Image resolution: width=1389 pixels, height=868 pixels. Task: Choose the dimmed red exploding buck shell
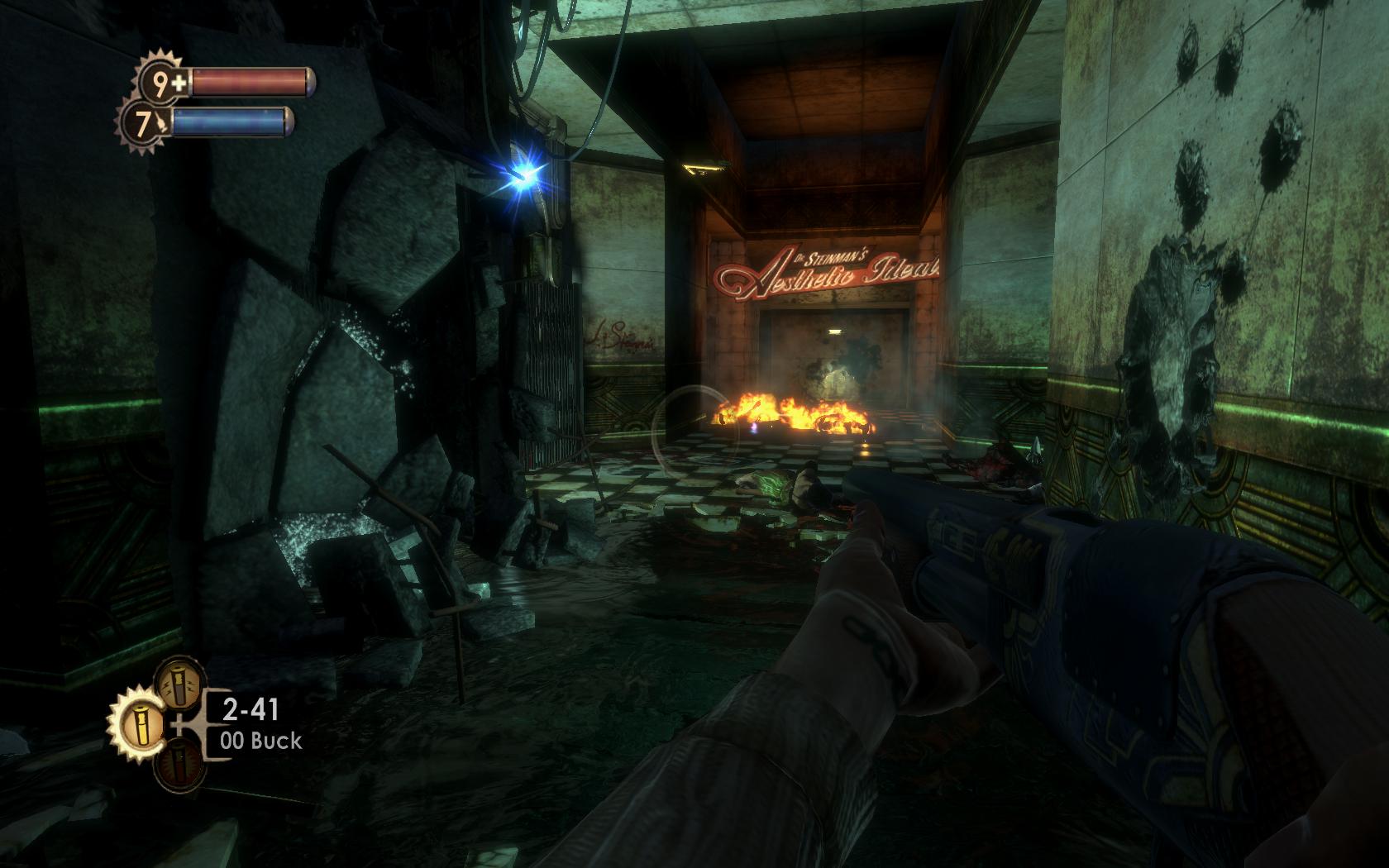[178, 766]
